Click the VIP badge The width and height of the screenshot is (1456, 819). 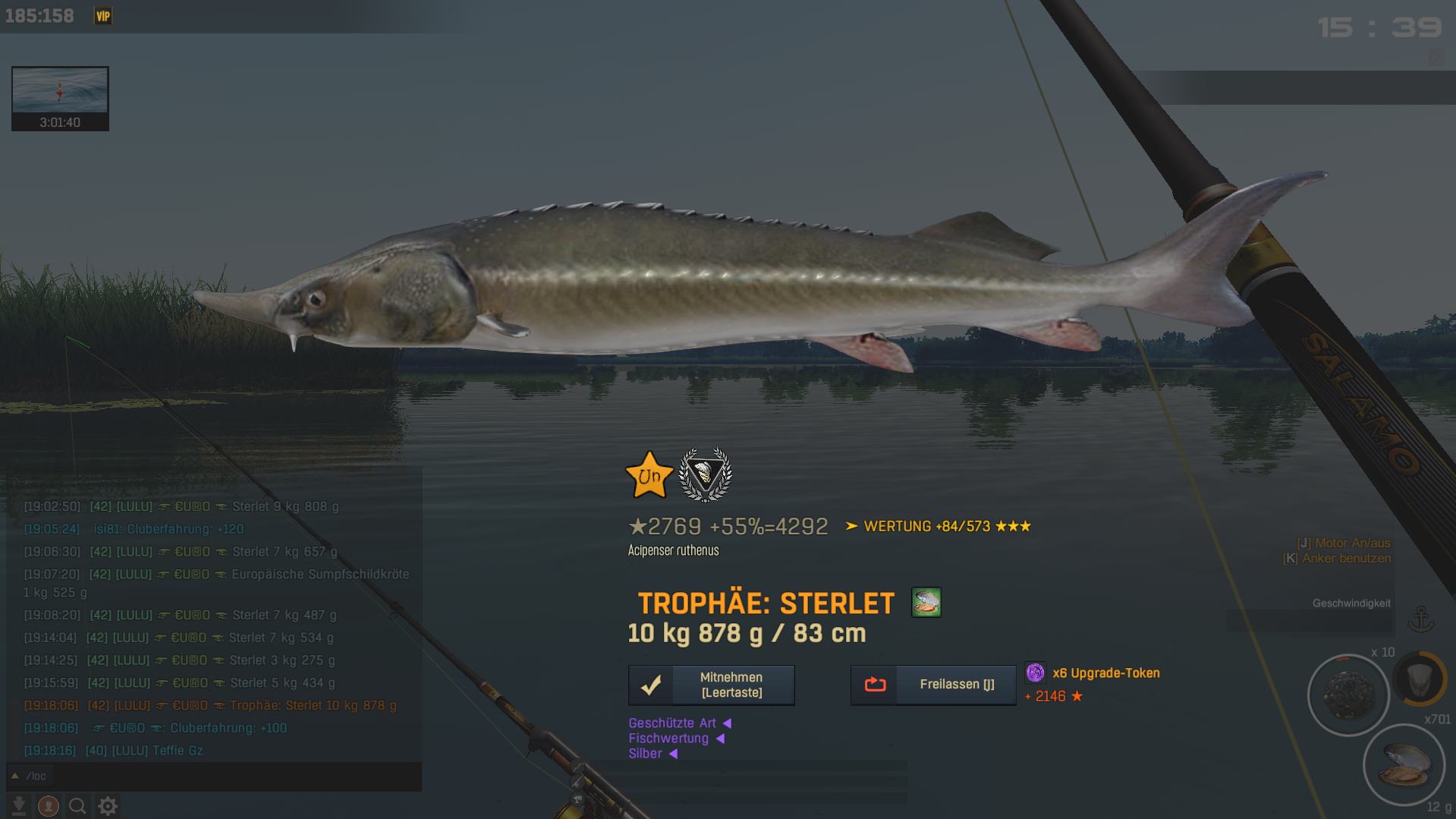pyautogui.click(x=103, y=16)
